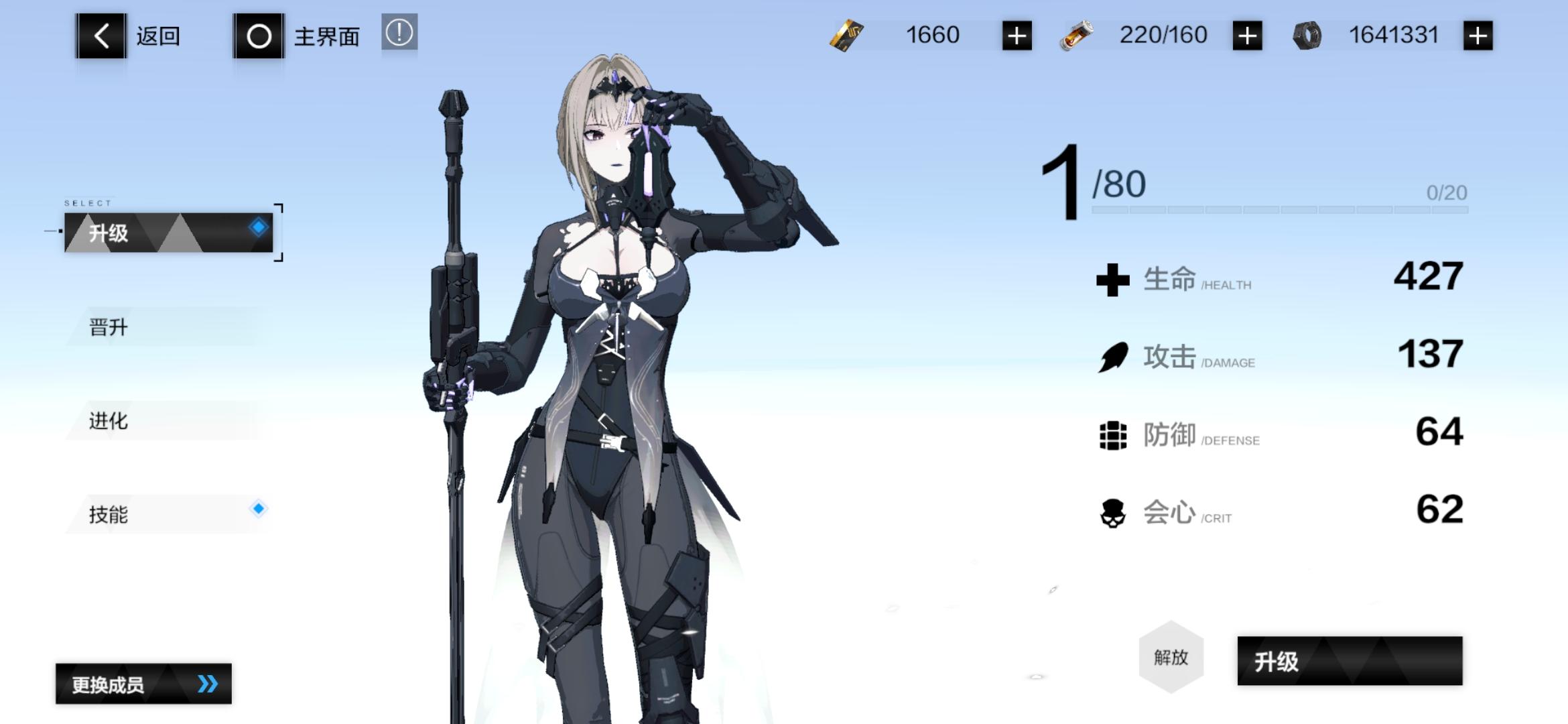Click the defense shield icon beside 防御

1114,434
